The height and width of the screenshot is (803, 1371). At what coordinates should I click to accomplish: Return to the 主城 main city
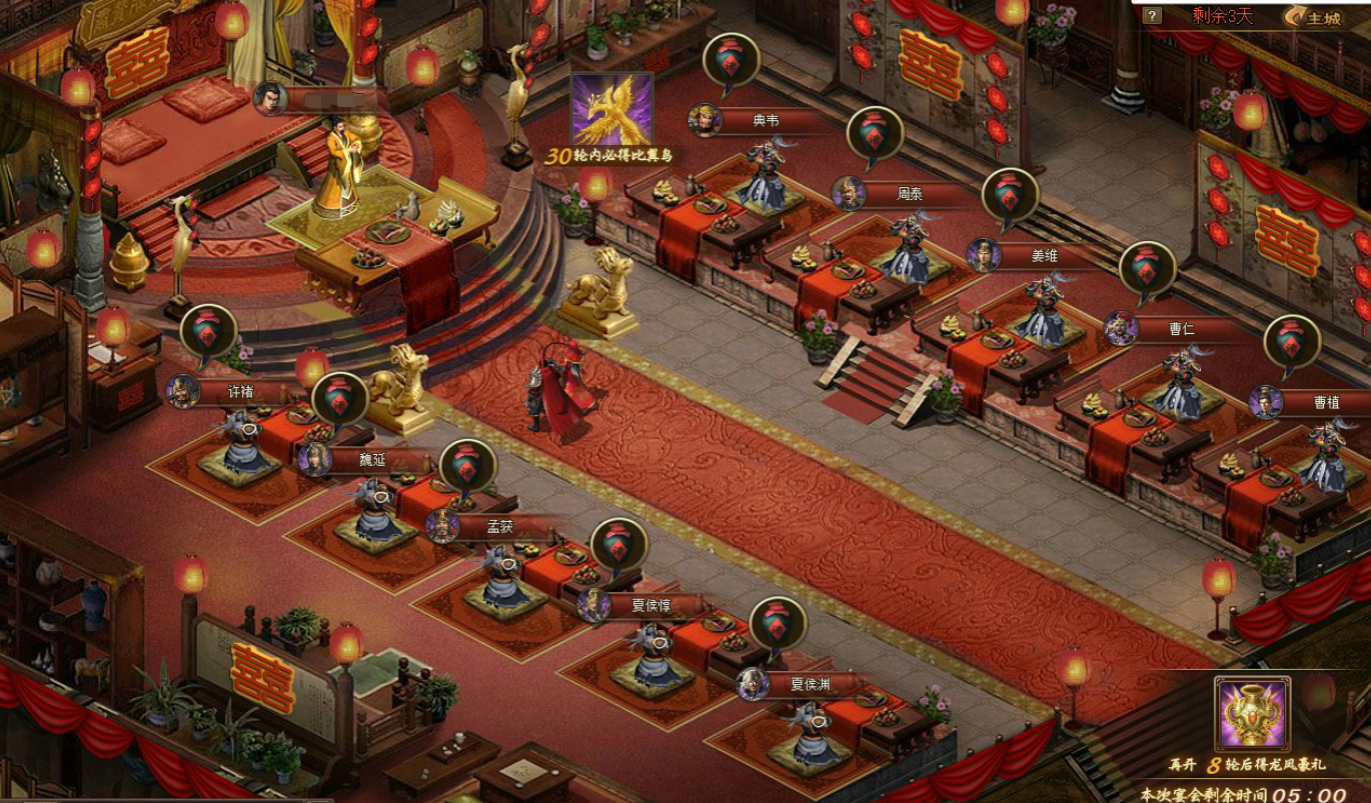click(x=1314, y=17)
